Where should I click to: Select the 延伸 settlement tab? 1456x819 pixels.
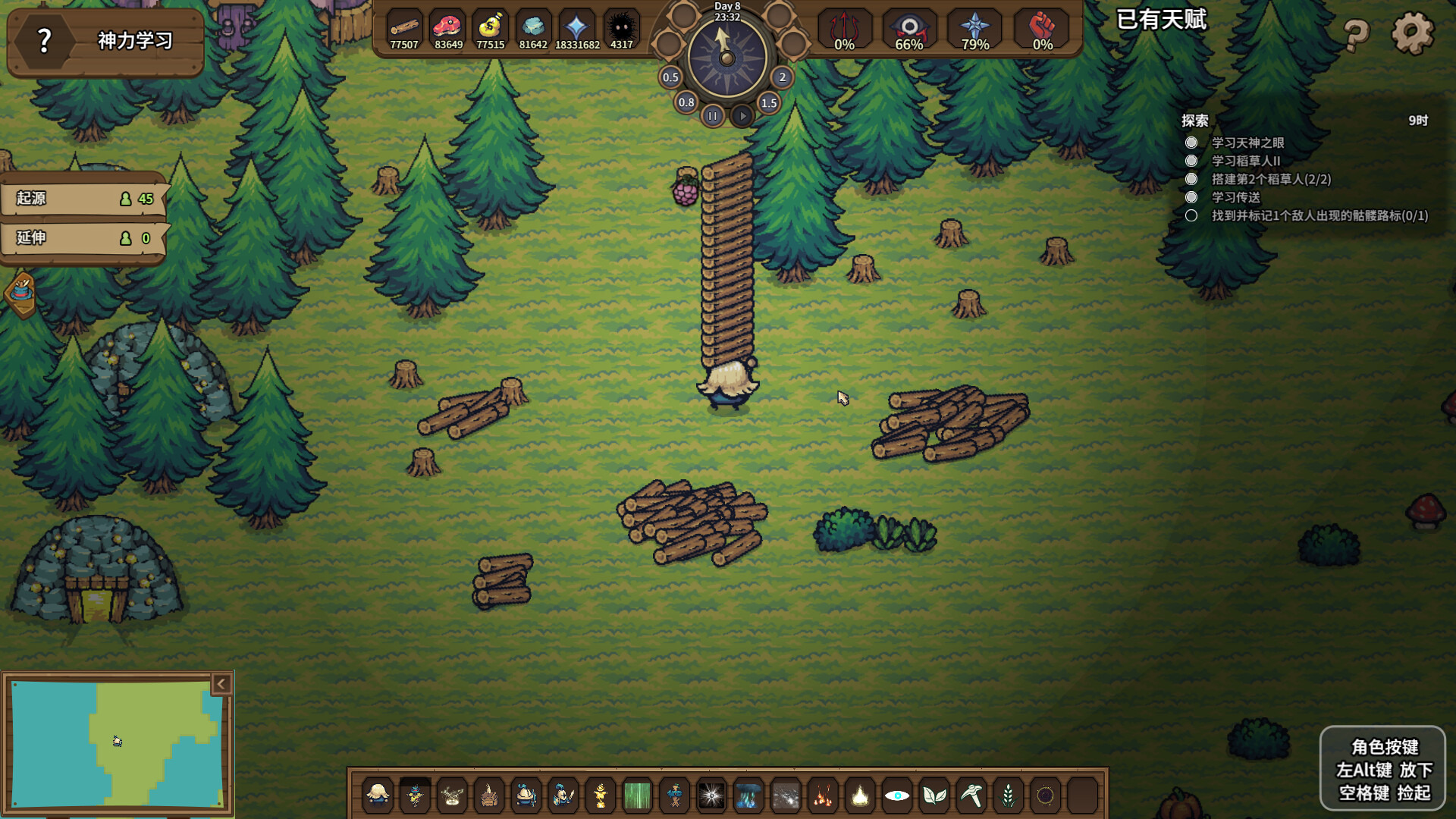(x=83, y=238)
